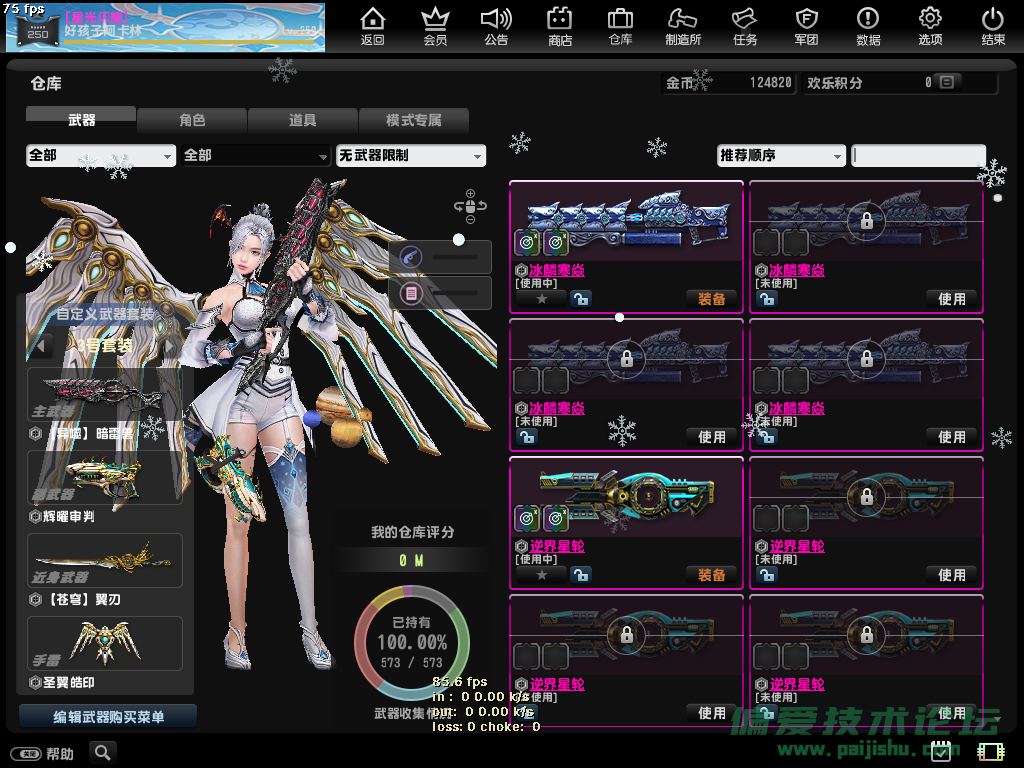Select the 辉曜审判 secondary weapon slot

[105, 478]
